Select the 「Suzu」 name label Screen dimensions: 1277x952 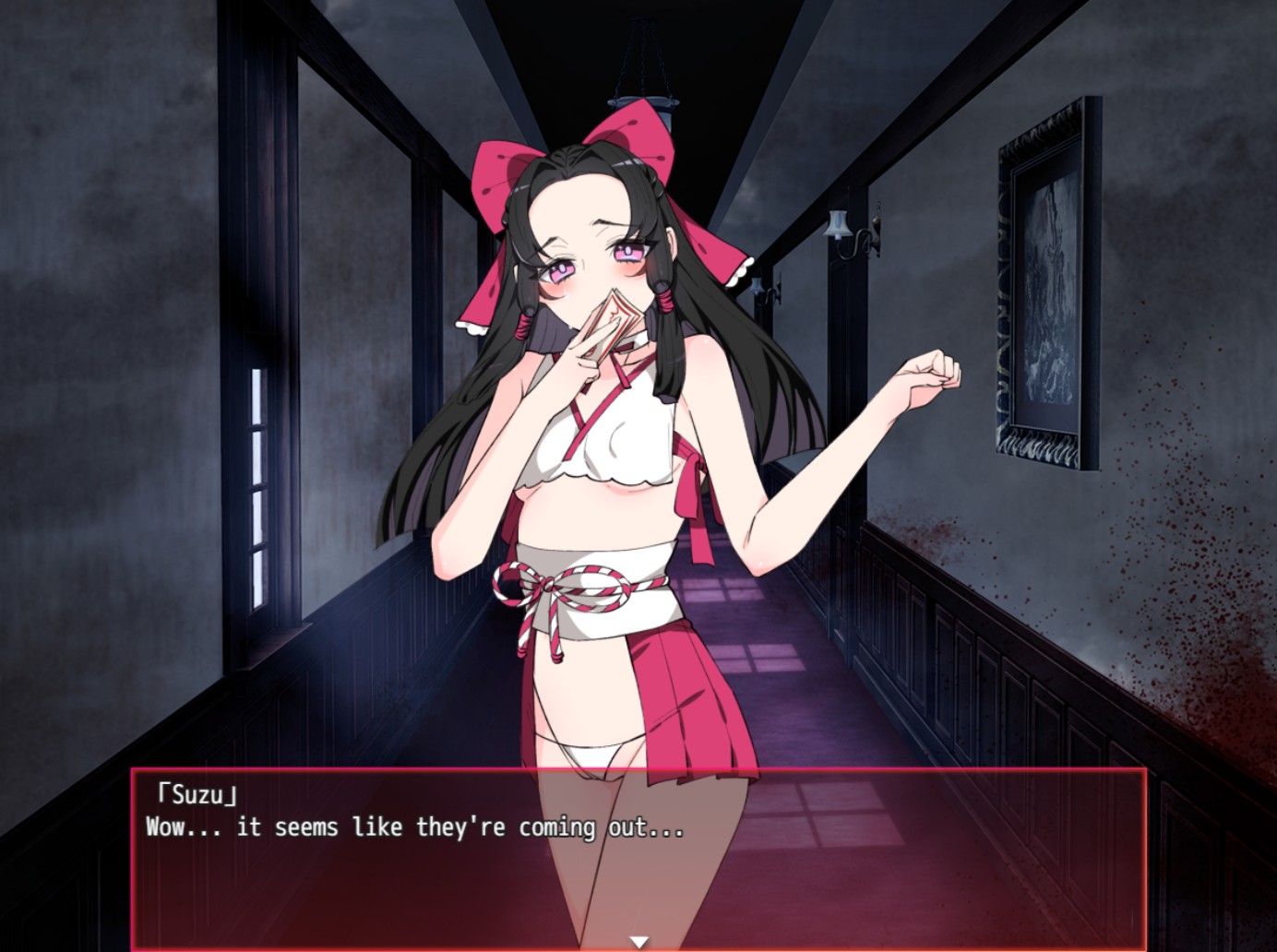click(x=195, y=791)
